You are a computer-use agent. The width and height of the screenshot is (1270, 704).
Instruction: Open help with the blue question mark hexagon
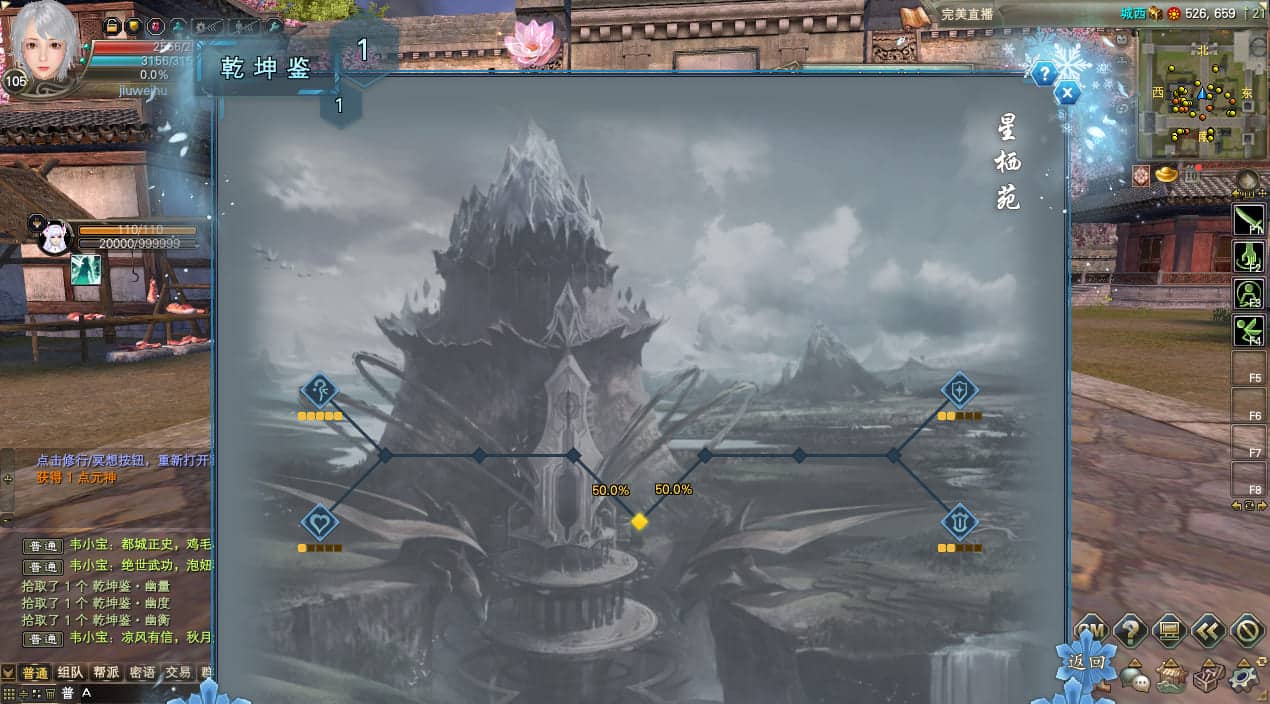tap(1044, 73)
